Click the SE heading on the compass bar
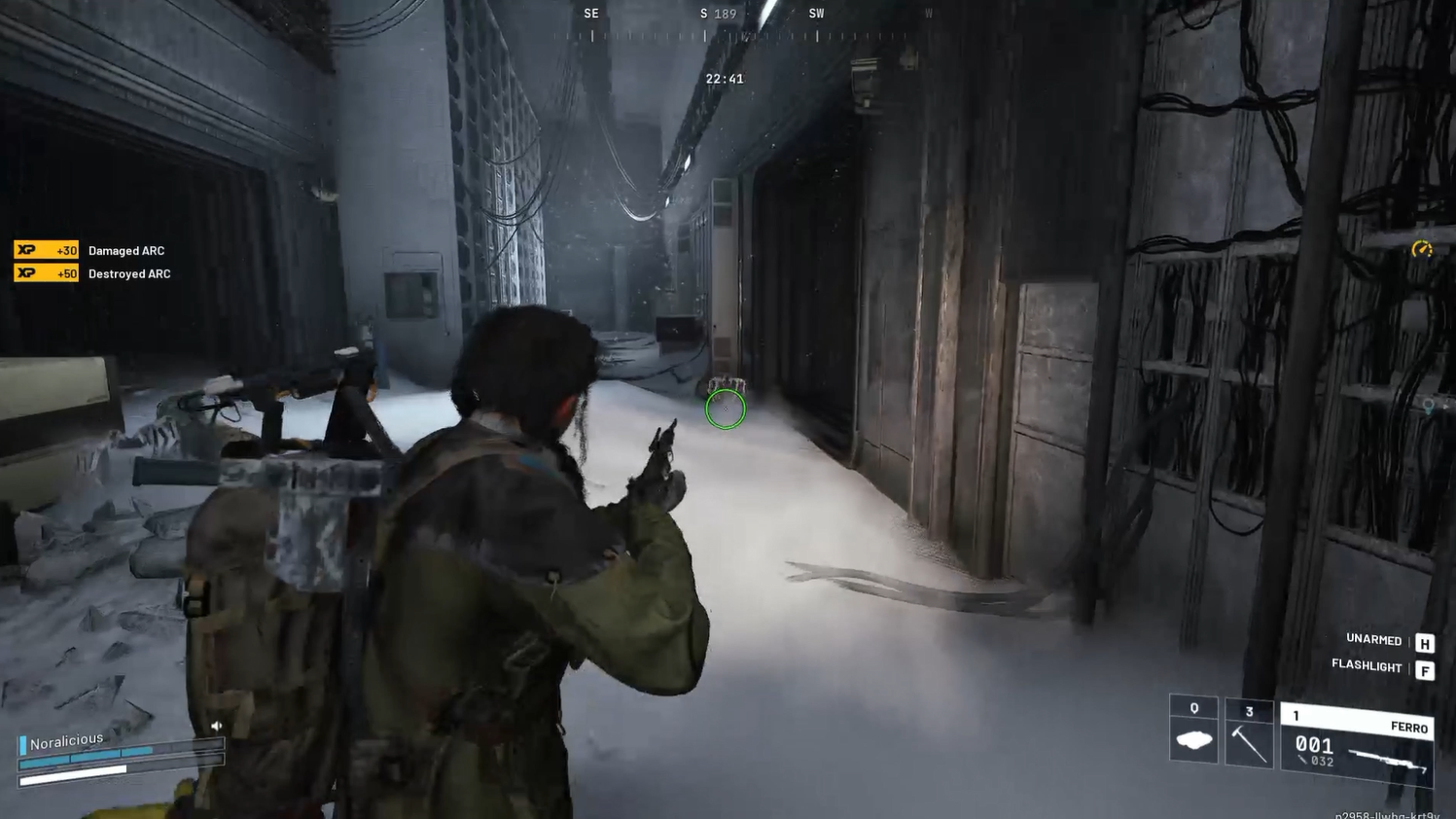This screenshot has width=1456, height=819. 590,14
